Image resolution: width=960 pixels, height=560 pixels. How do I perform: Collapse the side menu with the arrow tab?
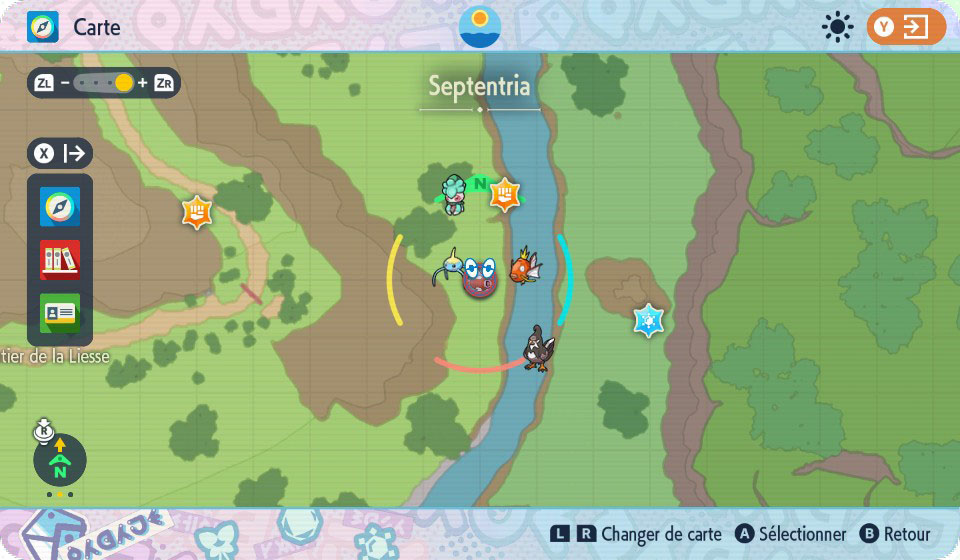tap(60, 153)
